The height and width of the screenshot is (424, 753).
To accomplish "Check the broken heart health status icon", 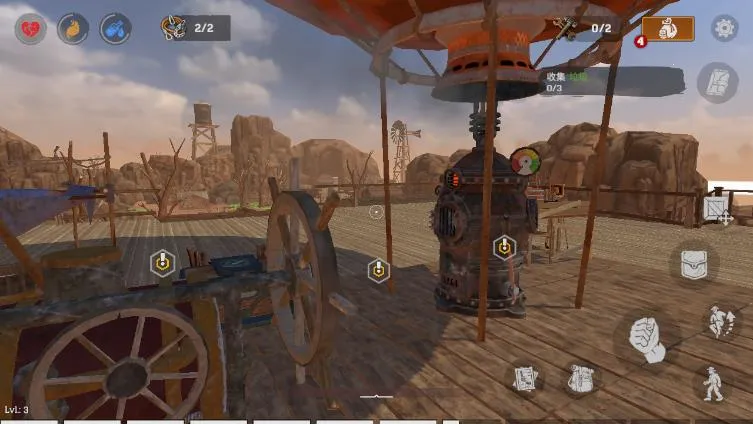I will point(30,28).
